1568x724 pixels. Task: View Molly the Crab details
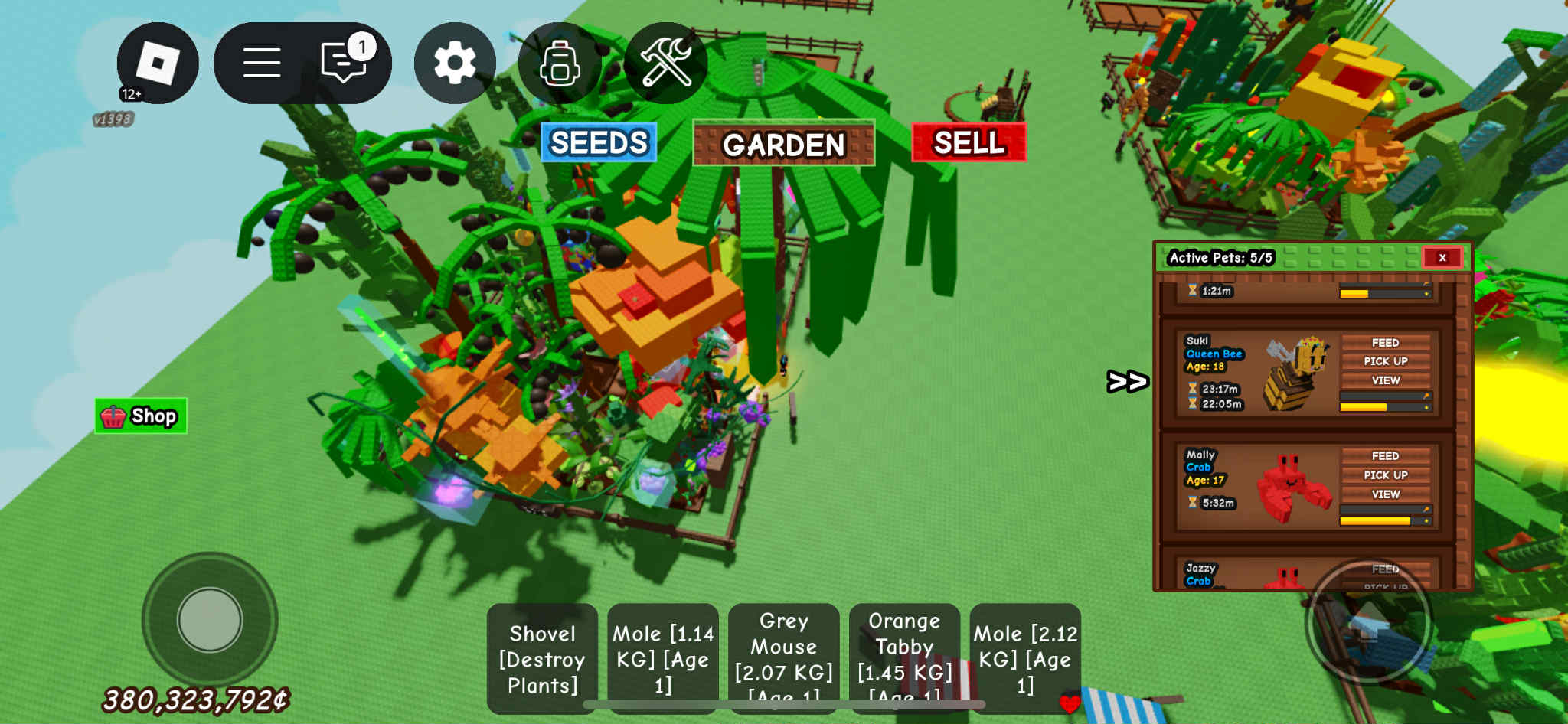click(1385, 494)
